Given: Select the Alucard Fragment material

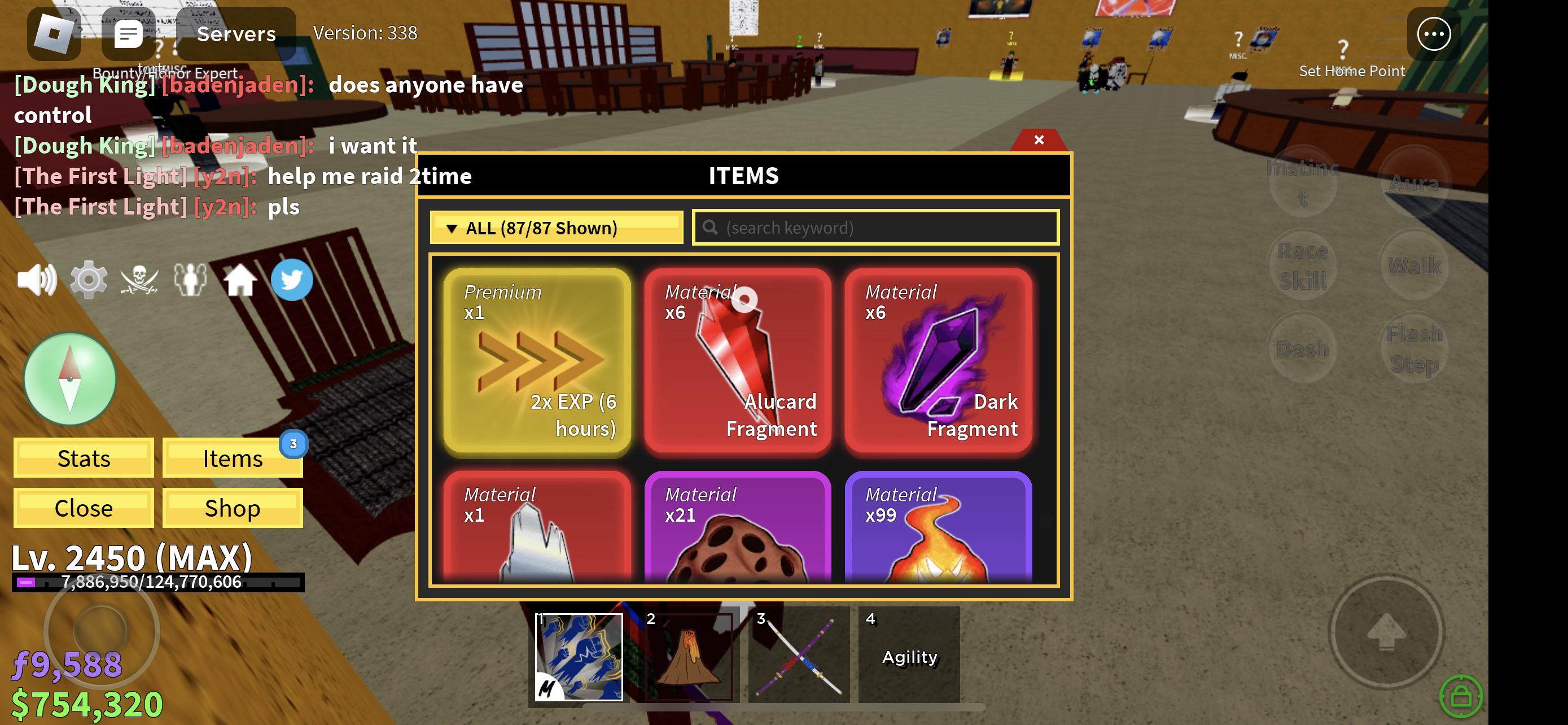Looking at the screenshot, I should point(737,361).
